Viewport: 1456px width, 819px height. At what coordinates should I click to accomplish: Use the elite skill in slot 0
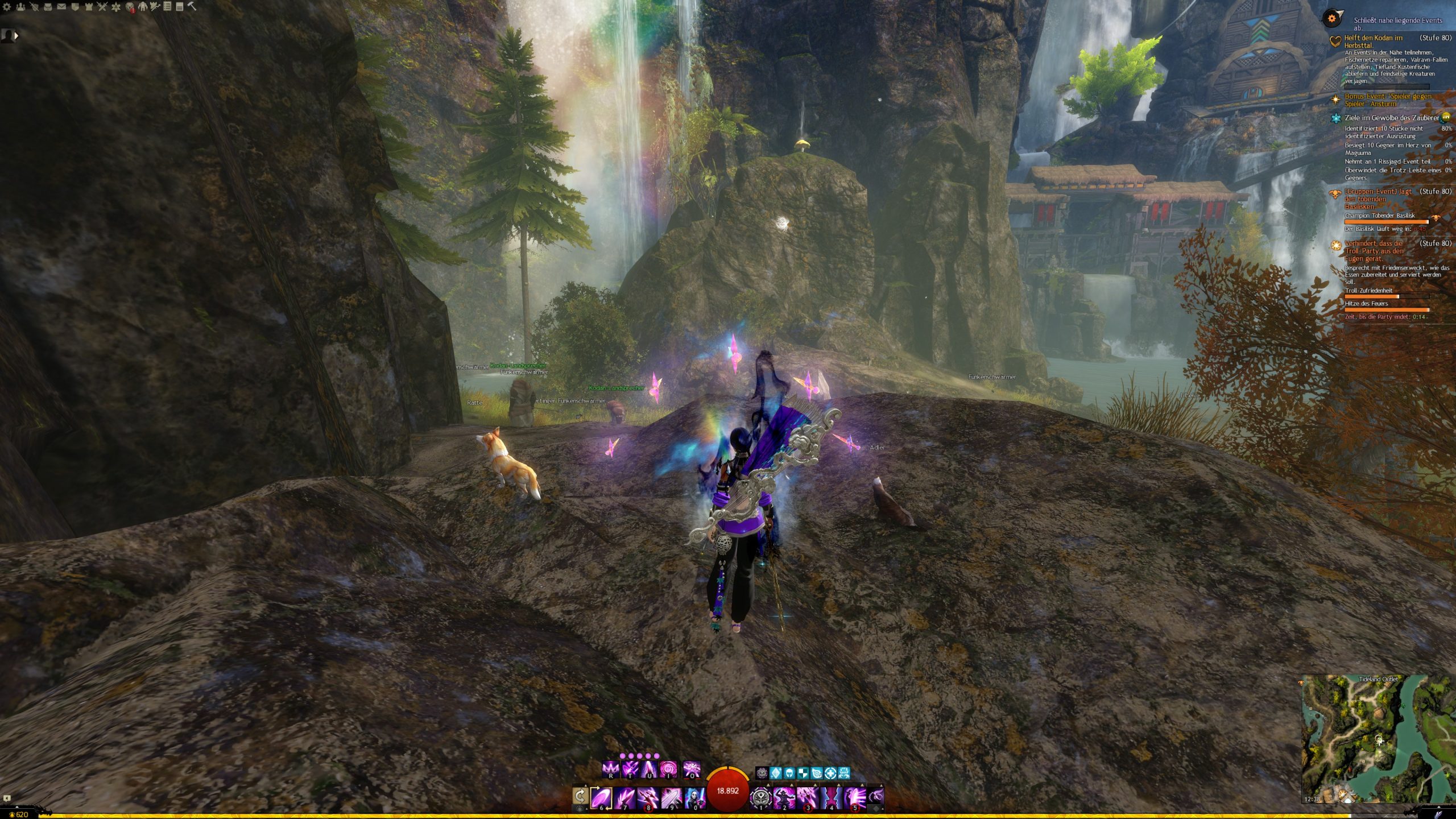694,797
